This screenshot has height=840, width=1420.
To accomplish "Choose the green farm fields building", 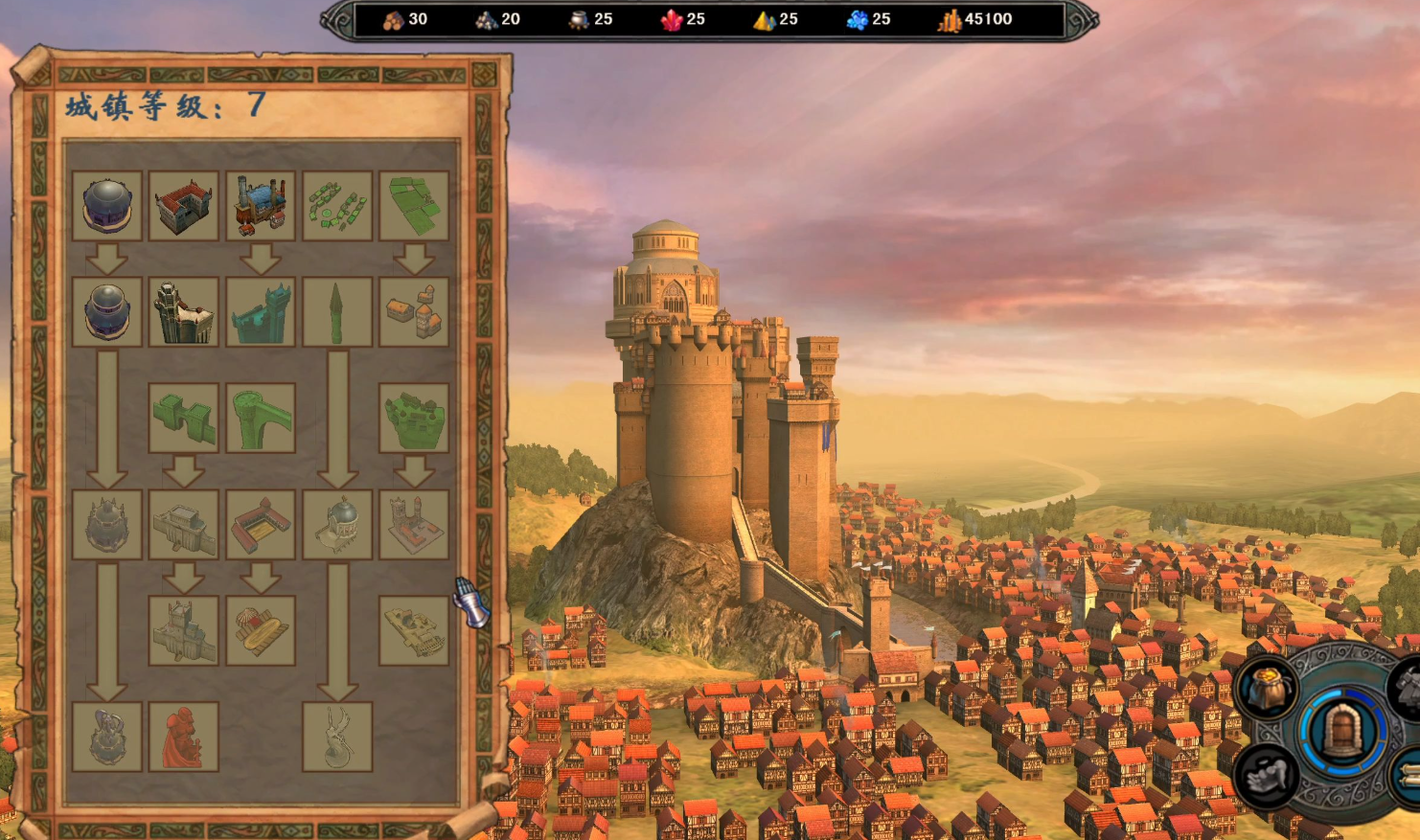I will [x=414, y=206].
